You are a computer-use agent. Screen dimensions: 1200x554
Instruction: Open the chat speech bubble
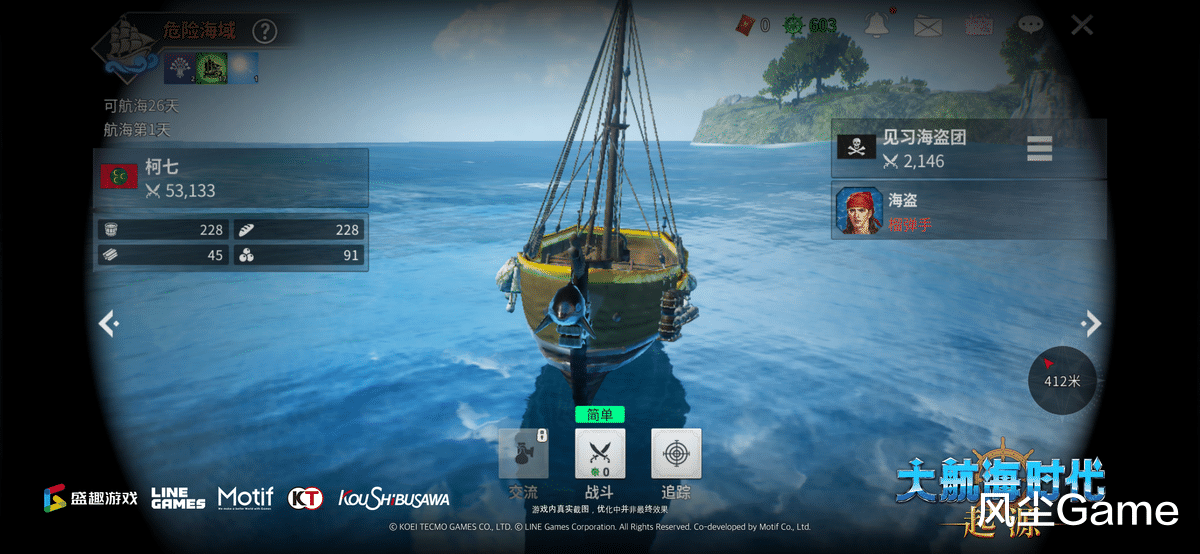coord(1030,26)
